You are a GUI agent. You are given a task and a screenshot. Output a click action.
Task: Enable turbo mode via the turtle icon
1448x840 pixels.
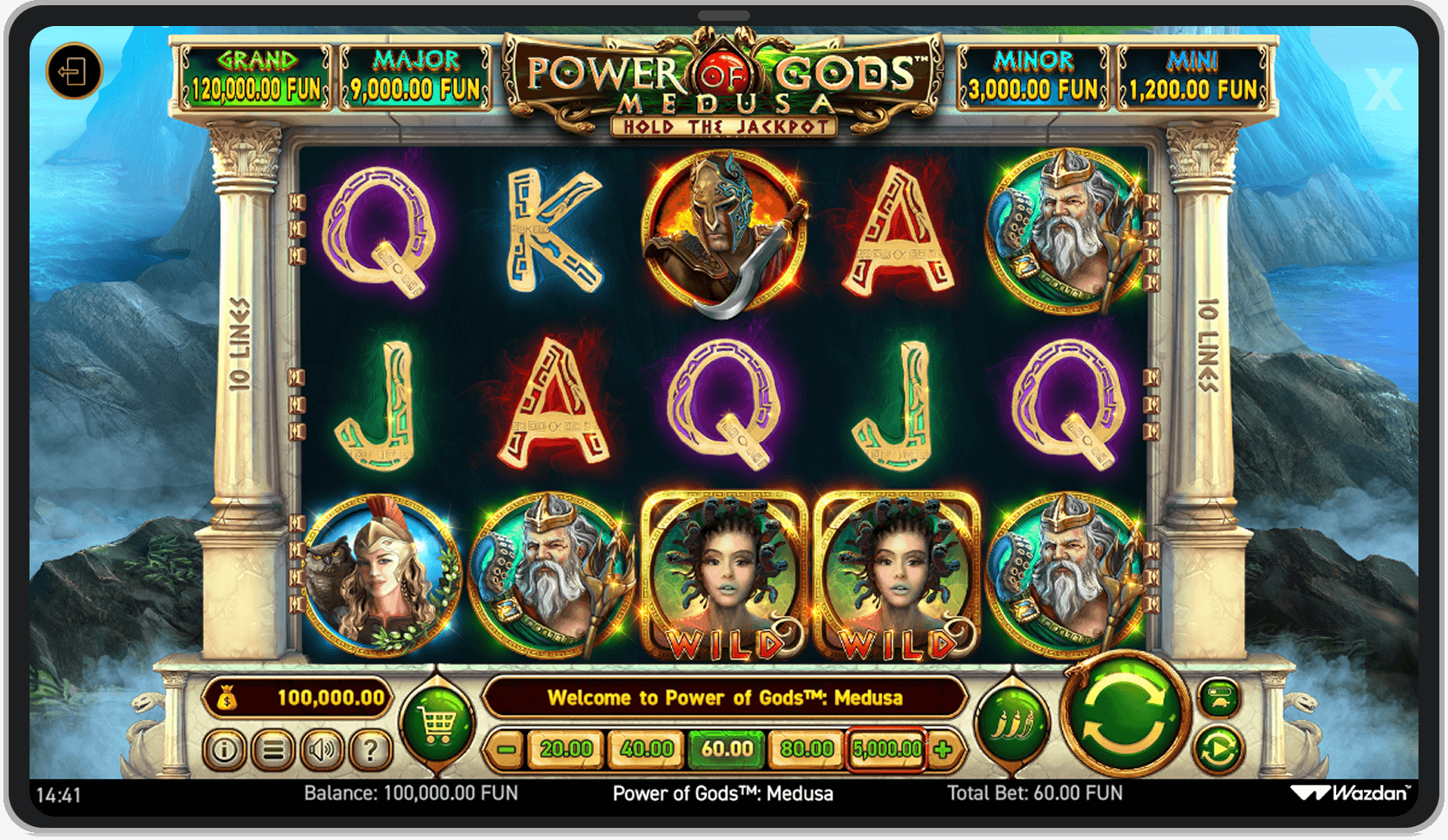[x=1218, y=699]
